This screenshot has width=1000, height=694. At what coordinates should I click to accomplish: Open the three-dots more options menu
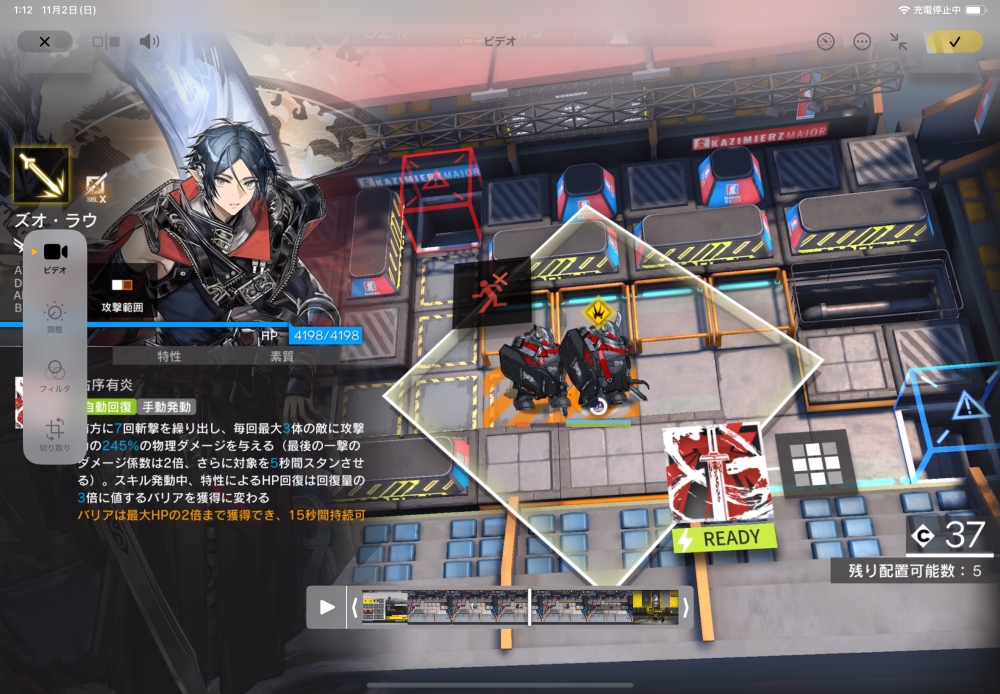click(862, 41)
